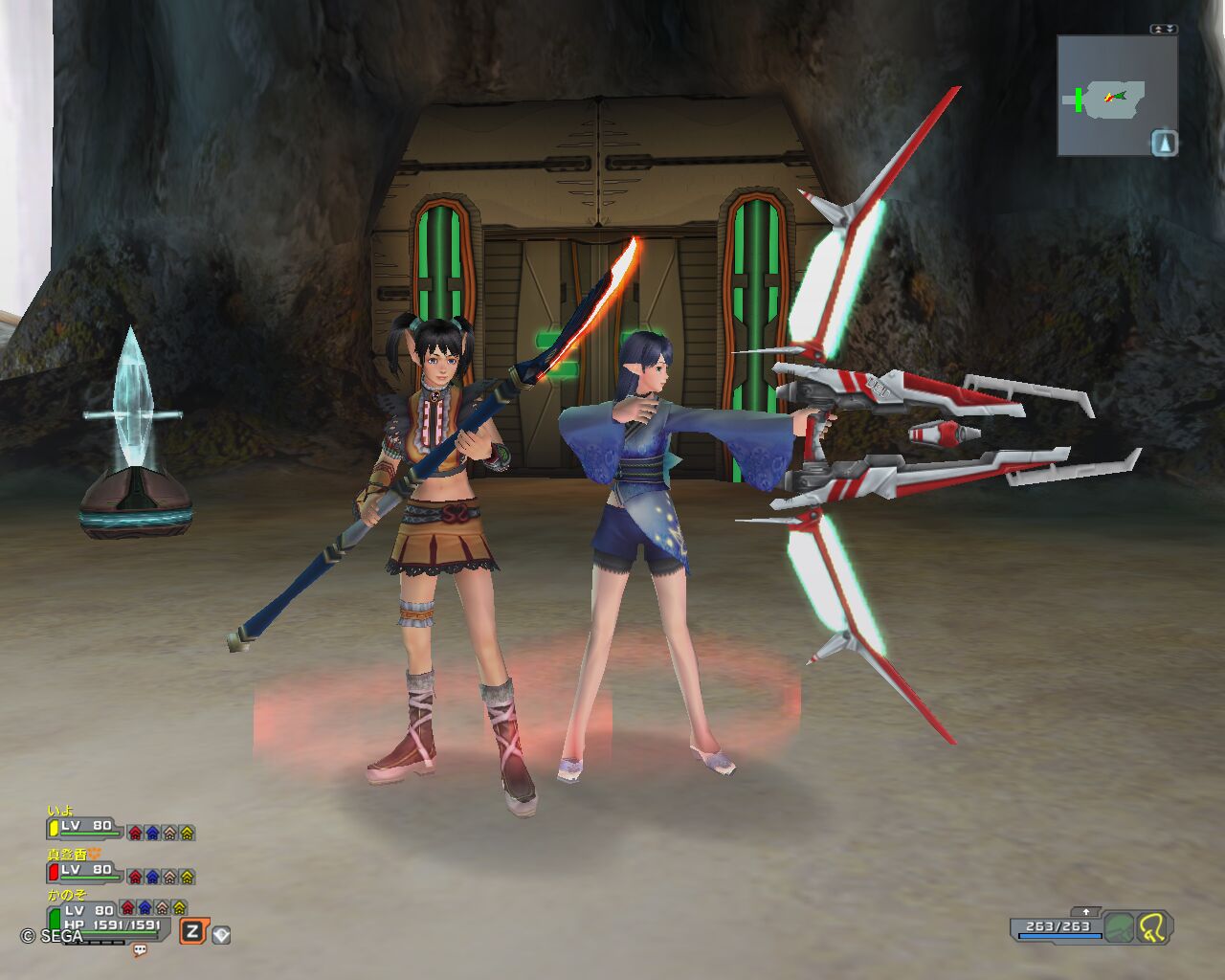Select the green weapon palette slot
The width and height of the screenshot is (1225, 980).
click(x=1120, y=927)
